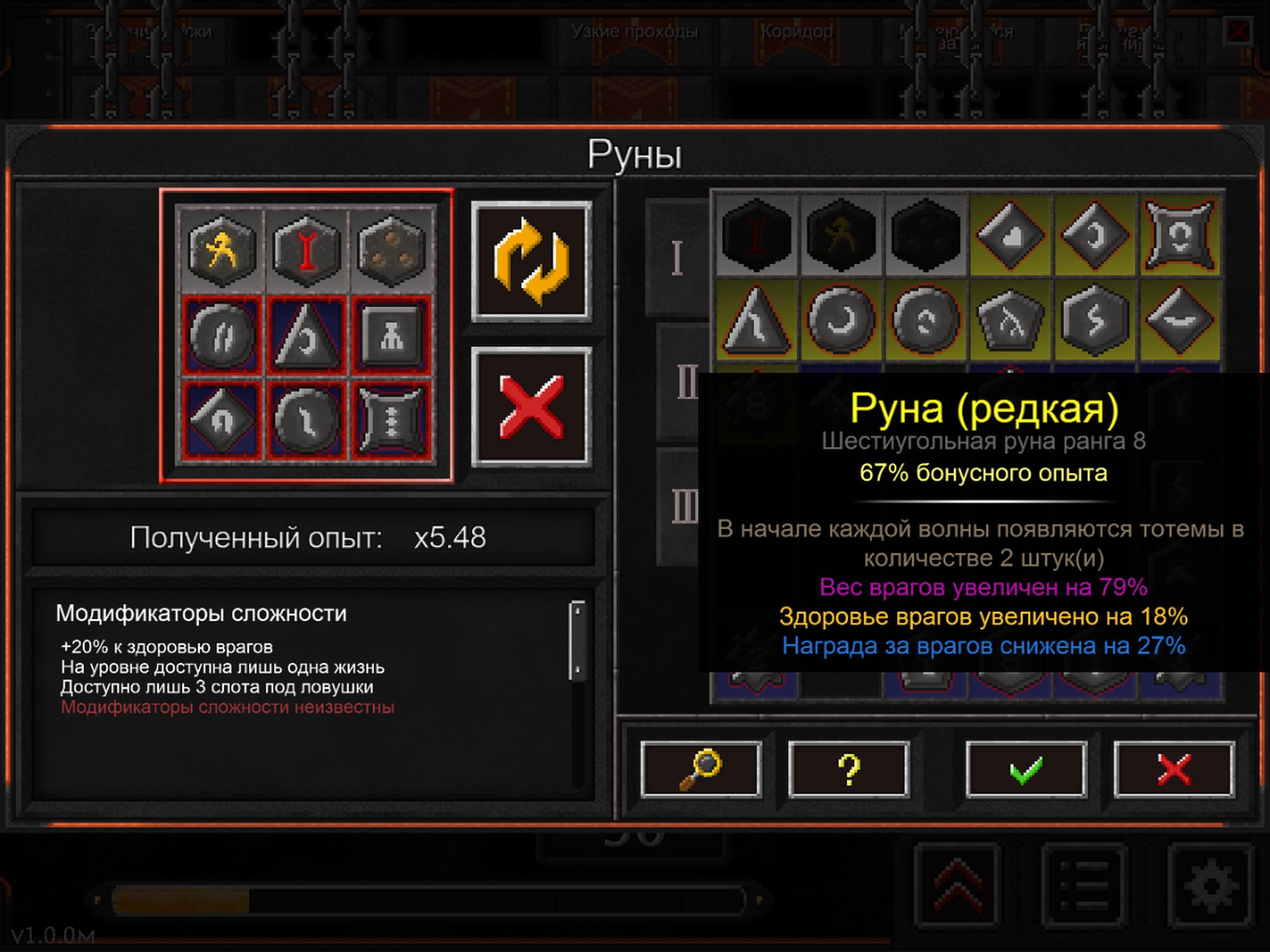Remove runes with the big red X button

point(531,407)
